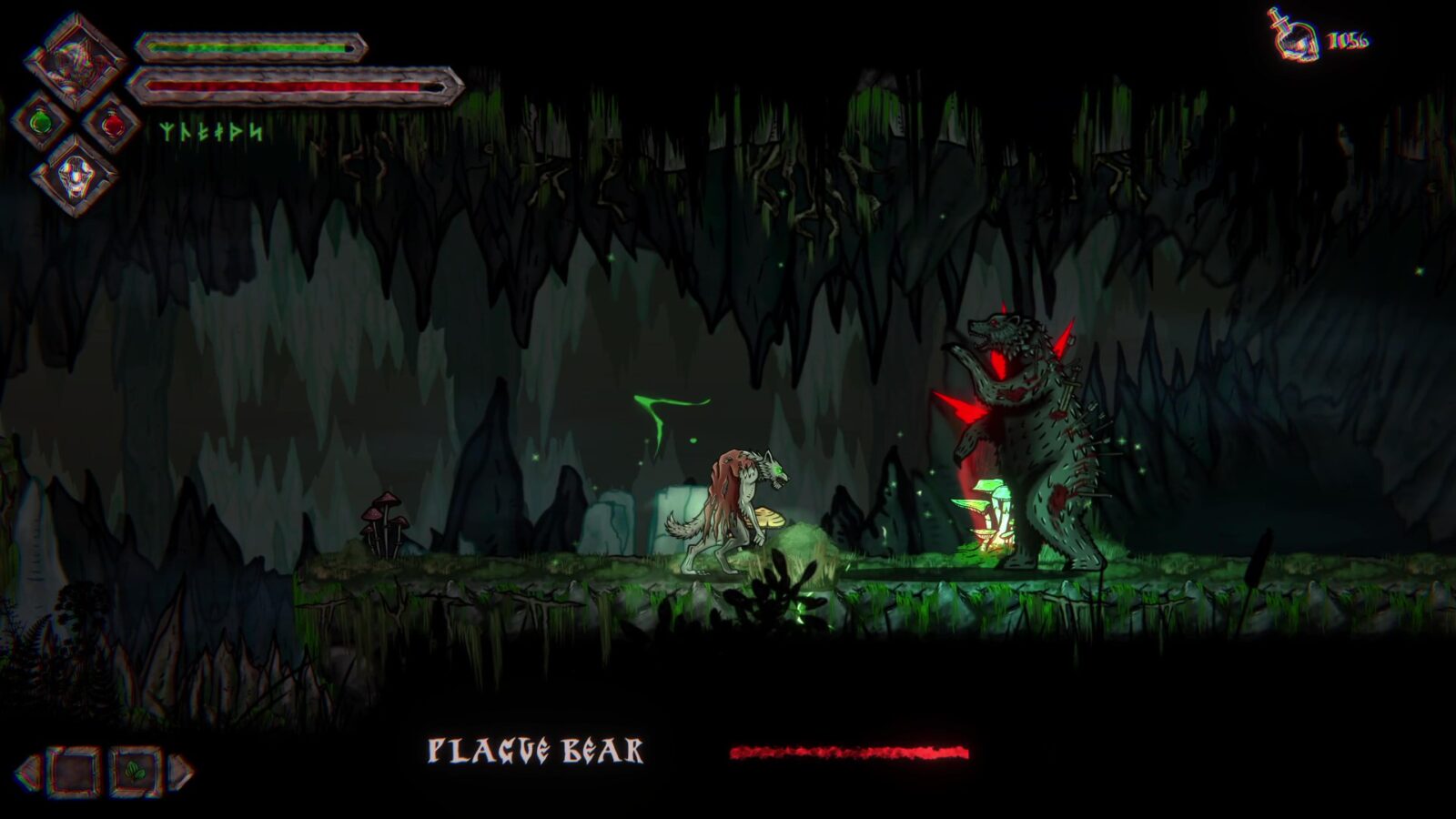The width and height of the screenshot is (1456, 819).
Task: Use the green potion slot
Action: (40, 122)
